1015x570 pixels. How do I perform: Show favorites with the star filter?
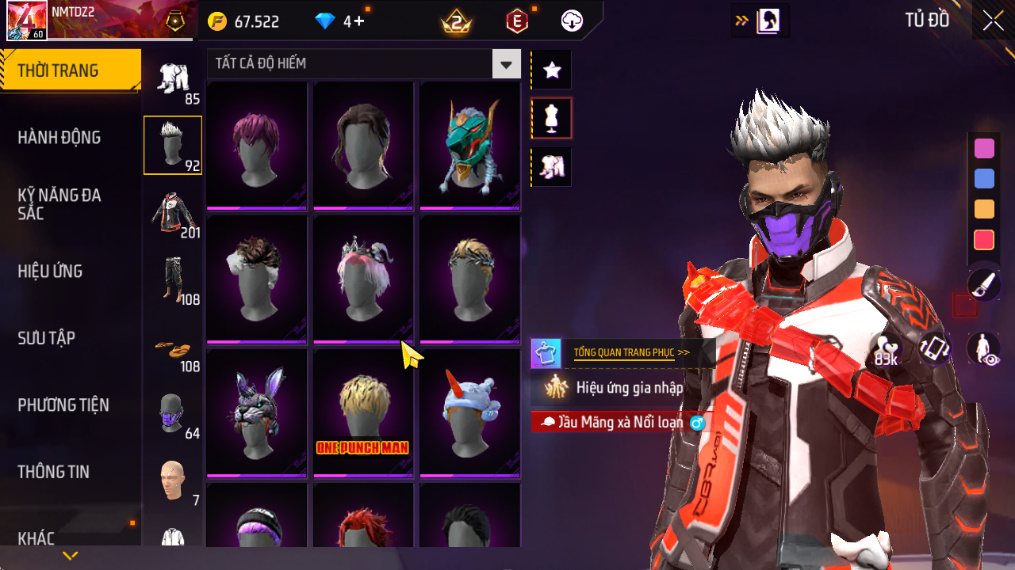pyautogui.click(x=551, y=70)
